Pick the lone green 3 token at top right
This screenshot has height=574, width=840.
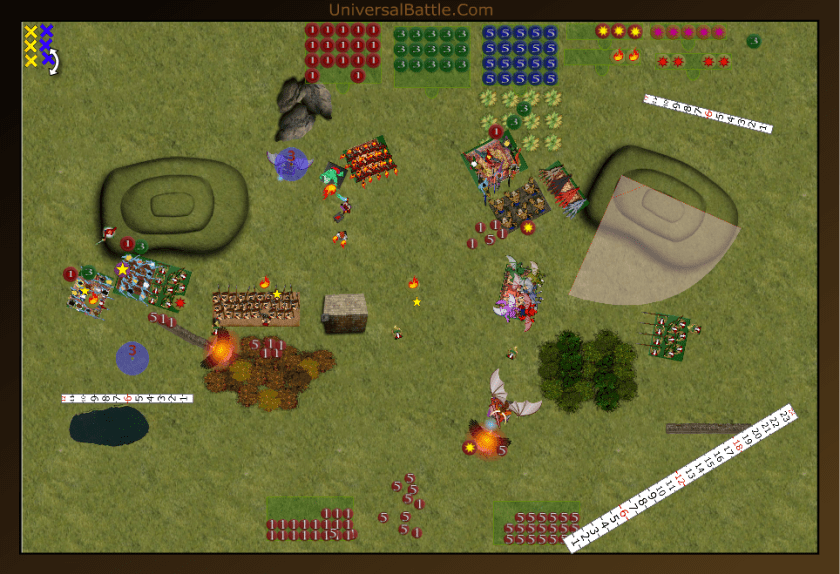click(x=753, y=41)
